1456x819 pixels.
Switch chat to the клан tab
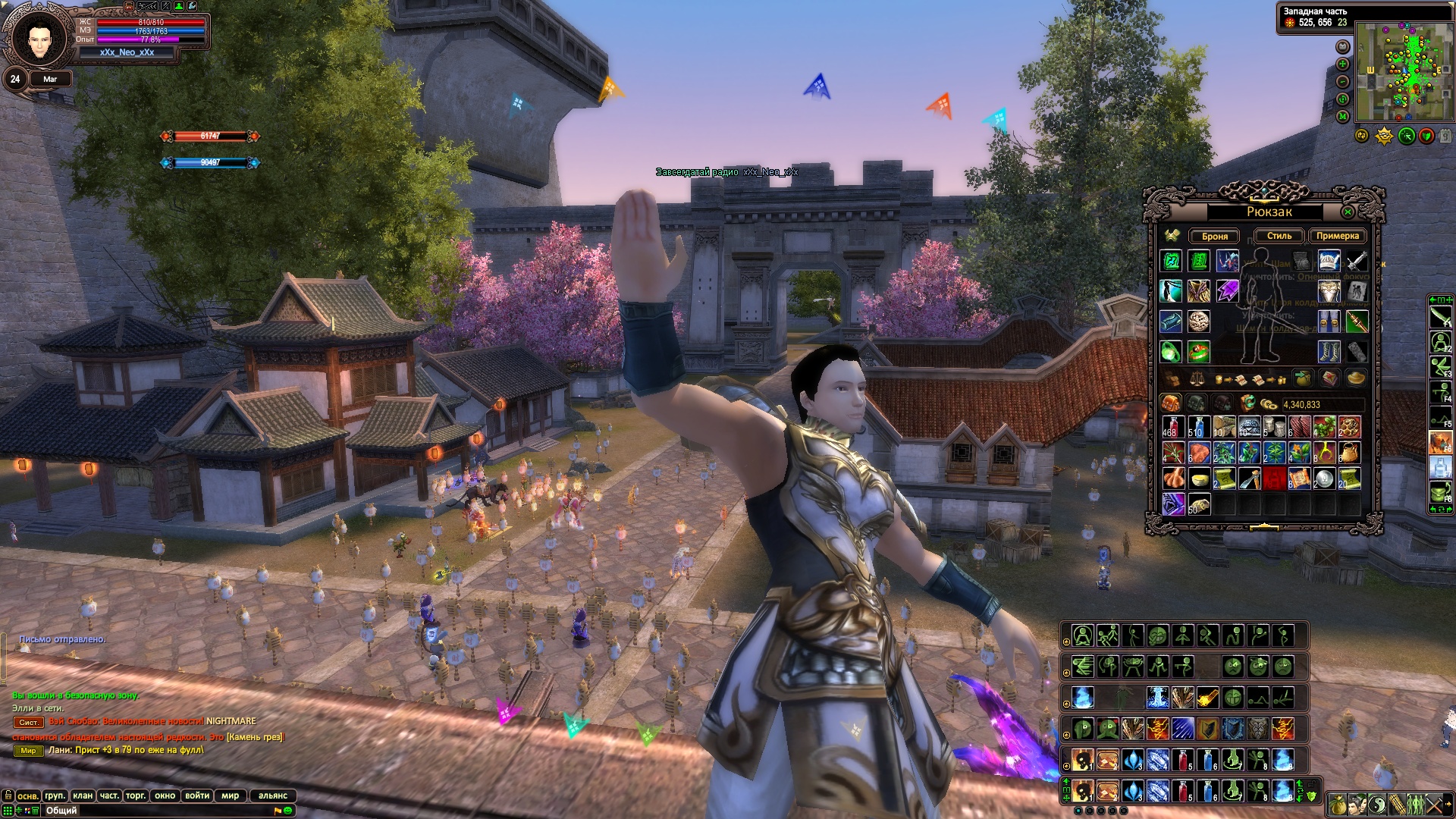coord(83,795)
